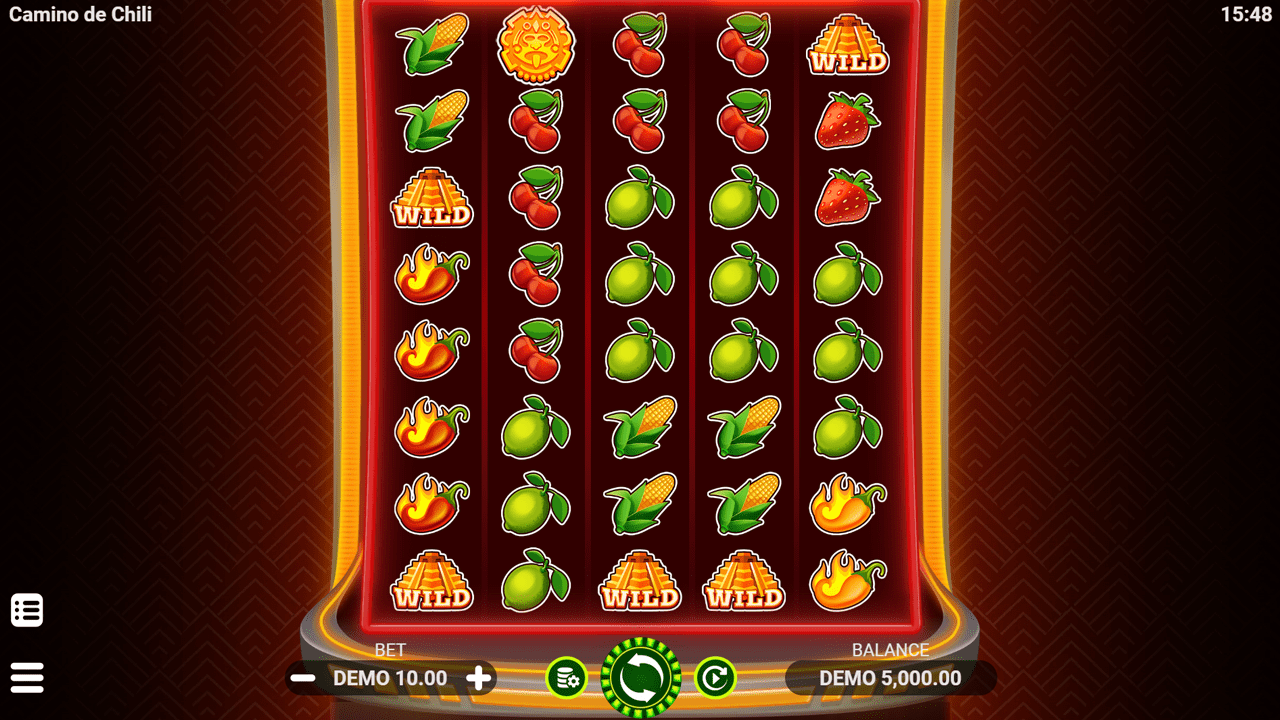This screenshot has height=720, width=1280.
Task: Open bet settings via coins-and-gear icon
Action: (x=567, y=677)
